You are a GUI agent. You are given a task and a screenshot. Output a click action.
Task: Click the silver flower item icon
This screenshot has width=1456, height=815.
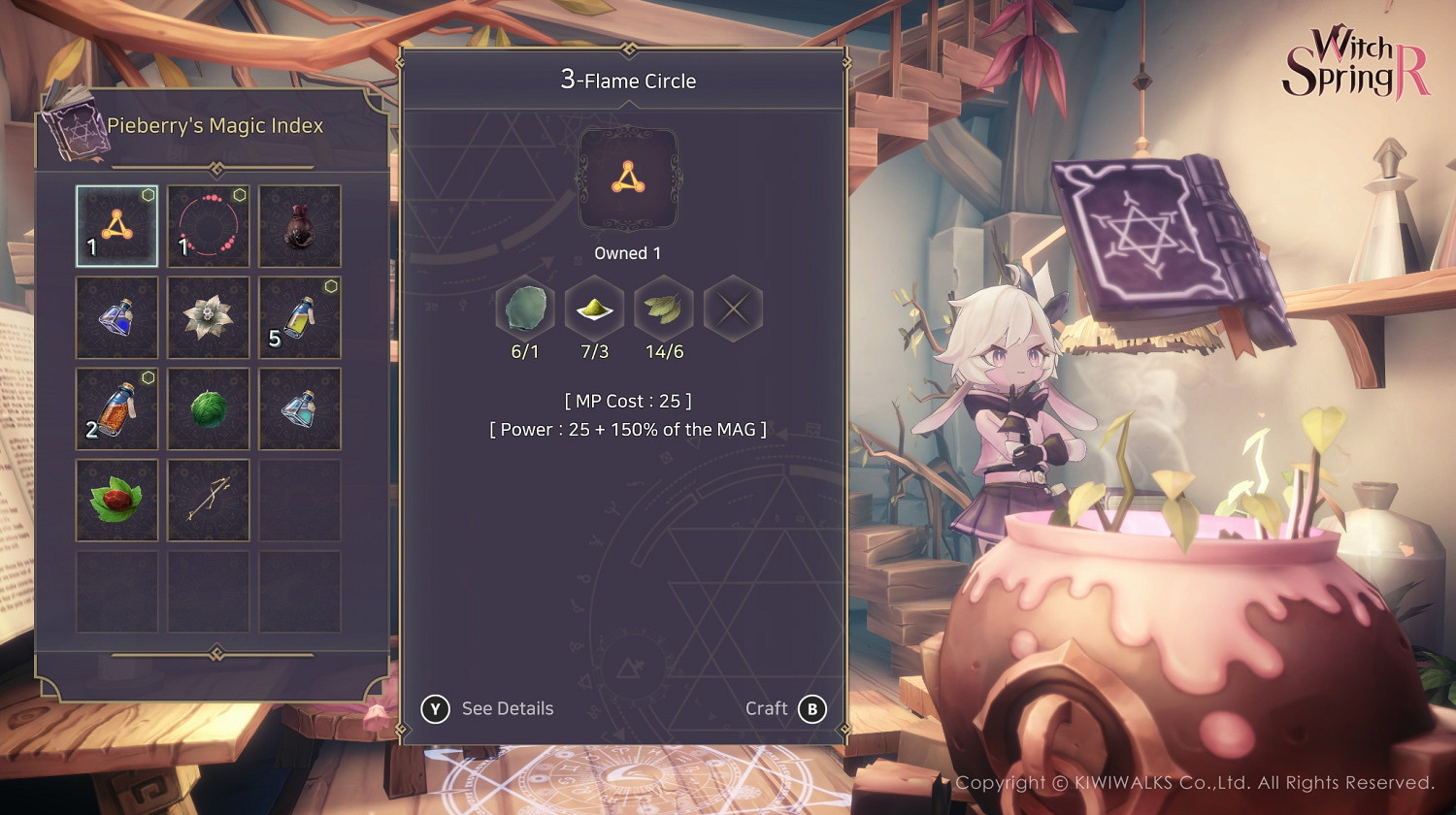[208, 317]
